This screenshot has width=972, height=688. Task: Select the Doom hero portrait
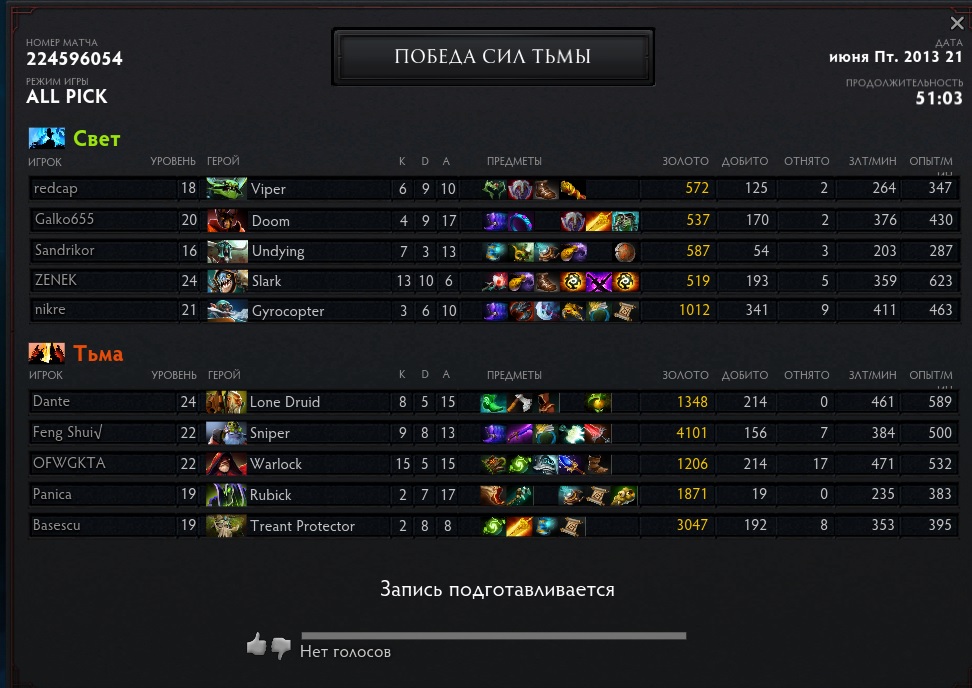226,220
